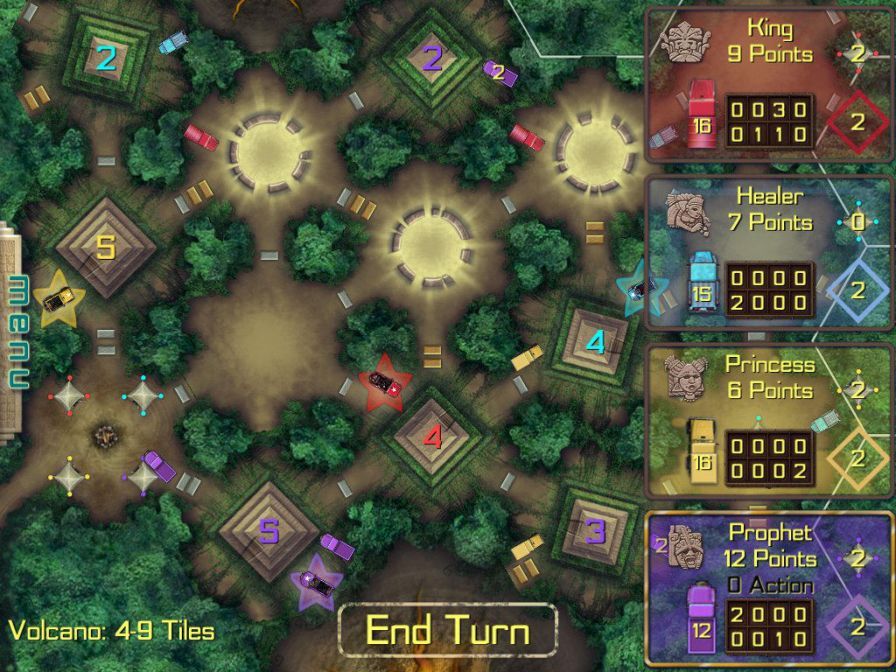Viewport: 896px width, 672px height.
Task: Click the King's red diamond token
Action: 857,122
